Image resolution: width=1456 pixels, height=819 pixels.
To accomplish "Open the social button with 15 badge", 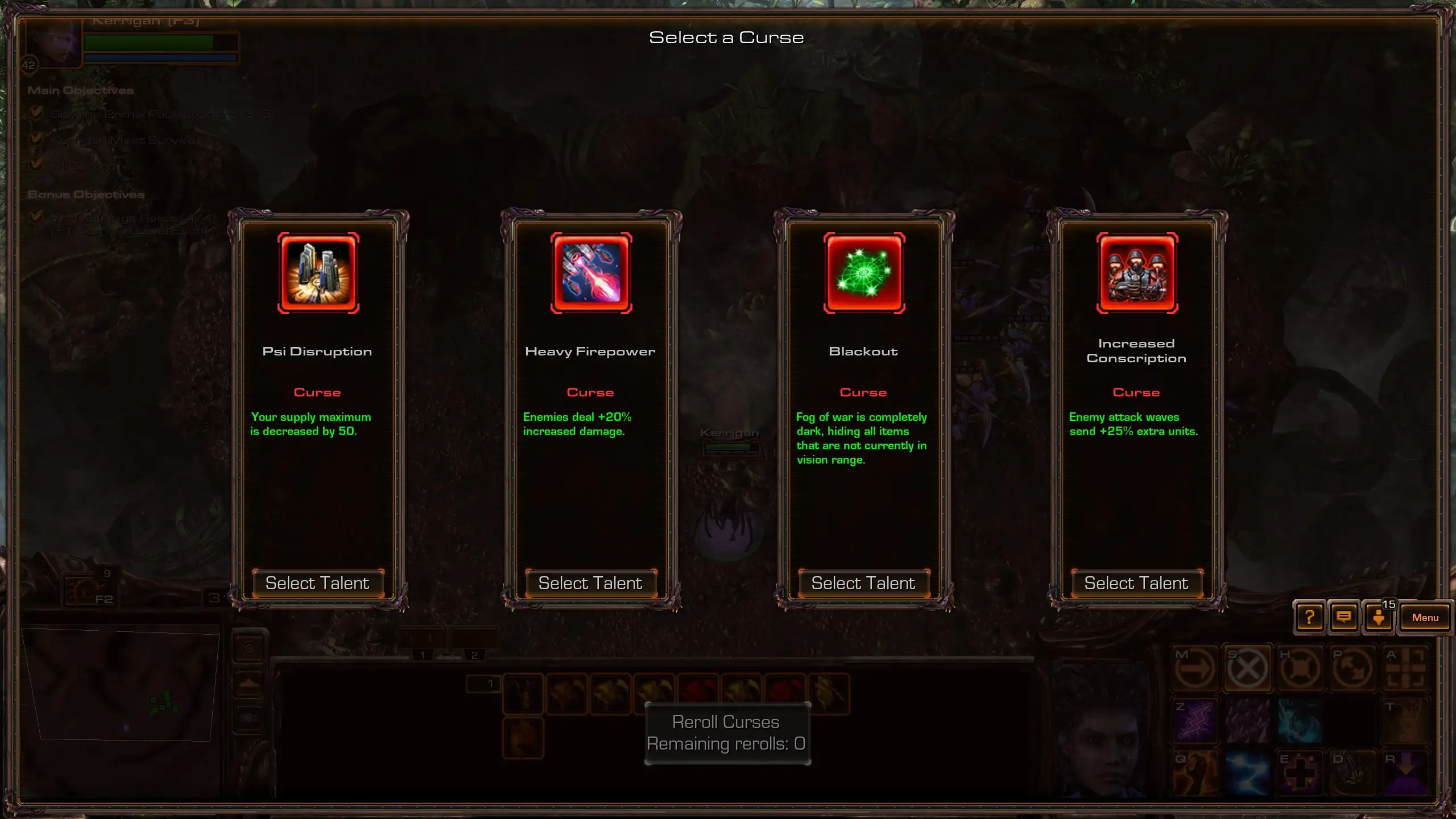I will click(1378, 618).
